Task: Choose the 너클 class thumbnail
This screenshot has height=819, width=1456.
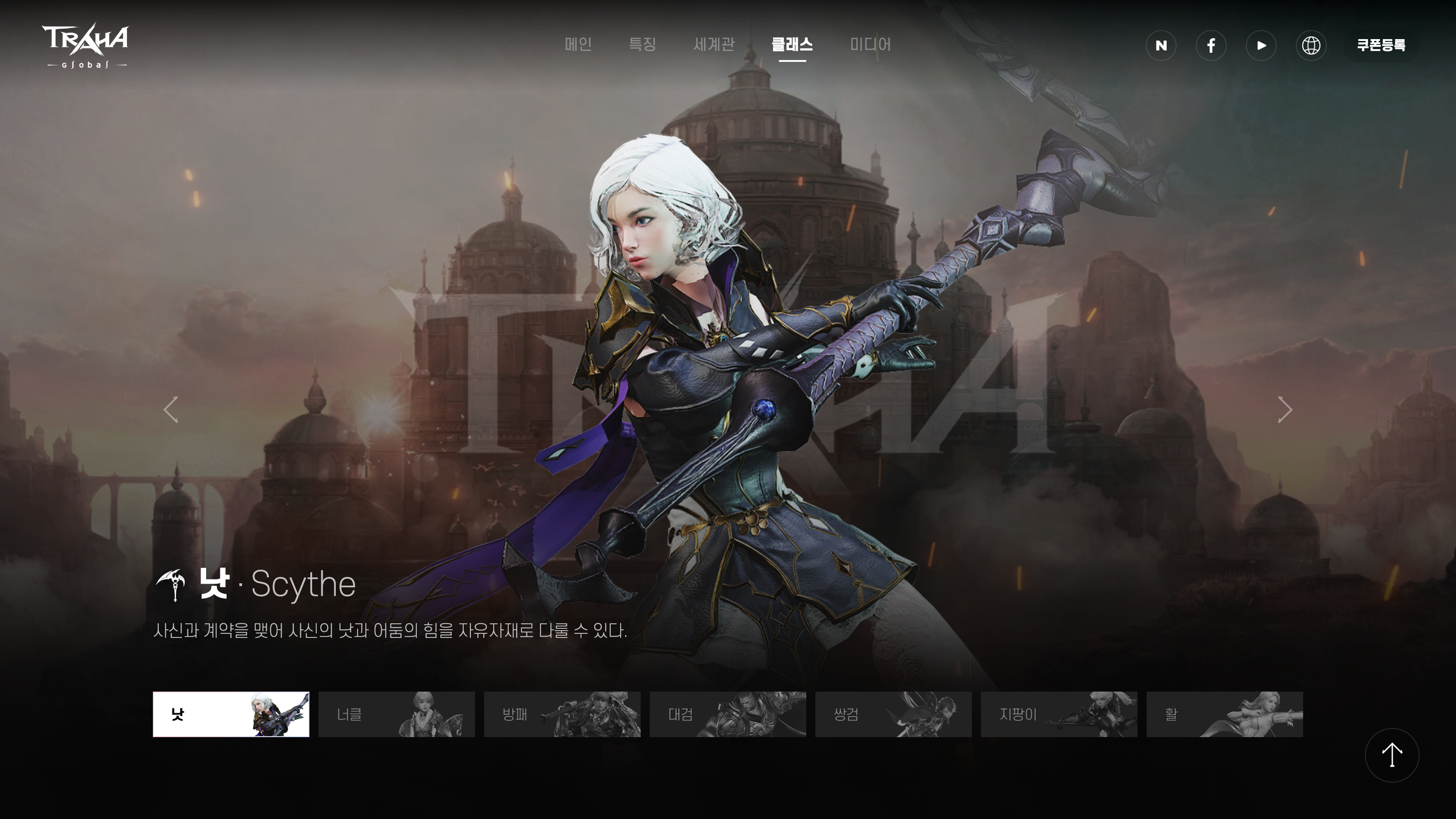Action: [x=396, y=714]
